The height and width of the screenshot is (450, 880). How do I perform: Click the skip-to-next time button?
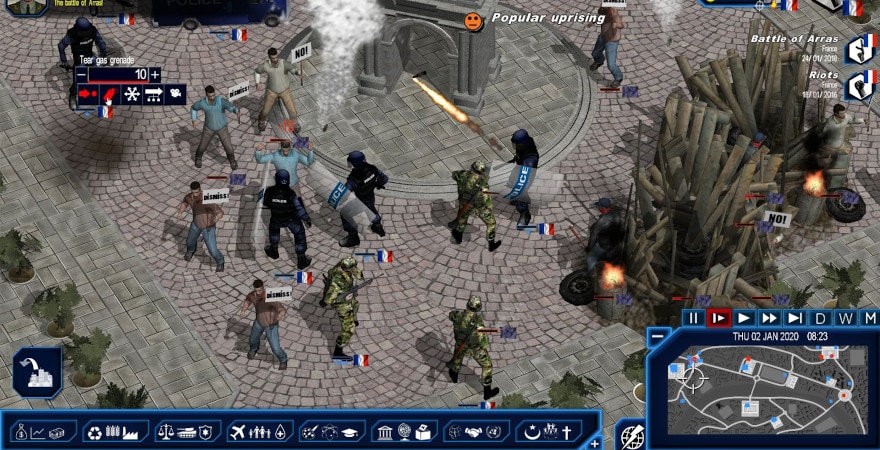795,318
